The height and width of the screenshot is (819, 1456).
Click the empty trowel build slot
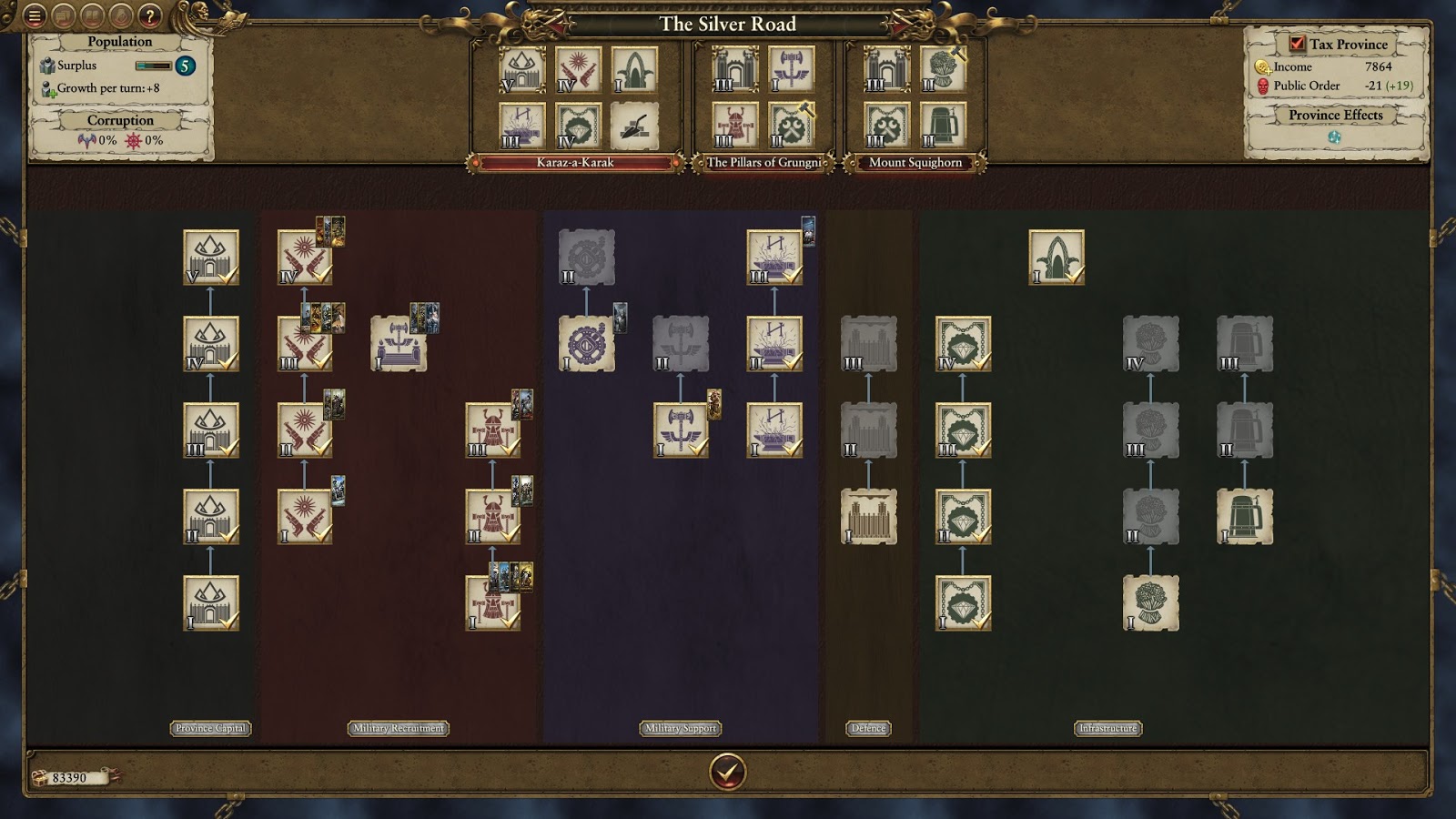tap(633, 125)
